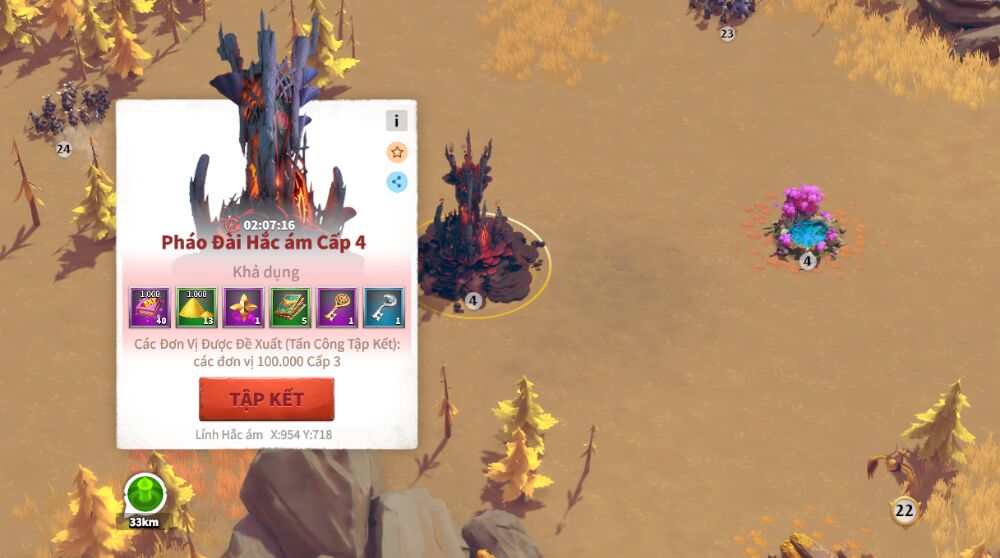Open the info button on the fort popup
Screen dimensions: 1000x558
pyautogui.click(x=397, y=121)
